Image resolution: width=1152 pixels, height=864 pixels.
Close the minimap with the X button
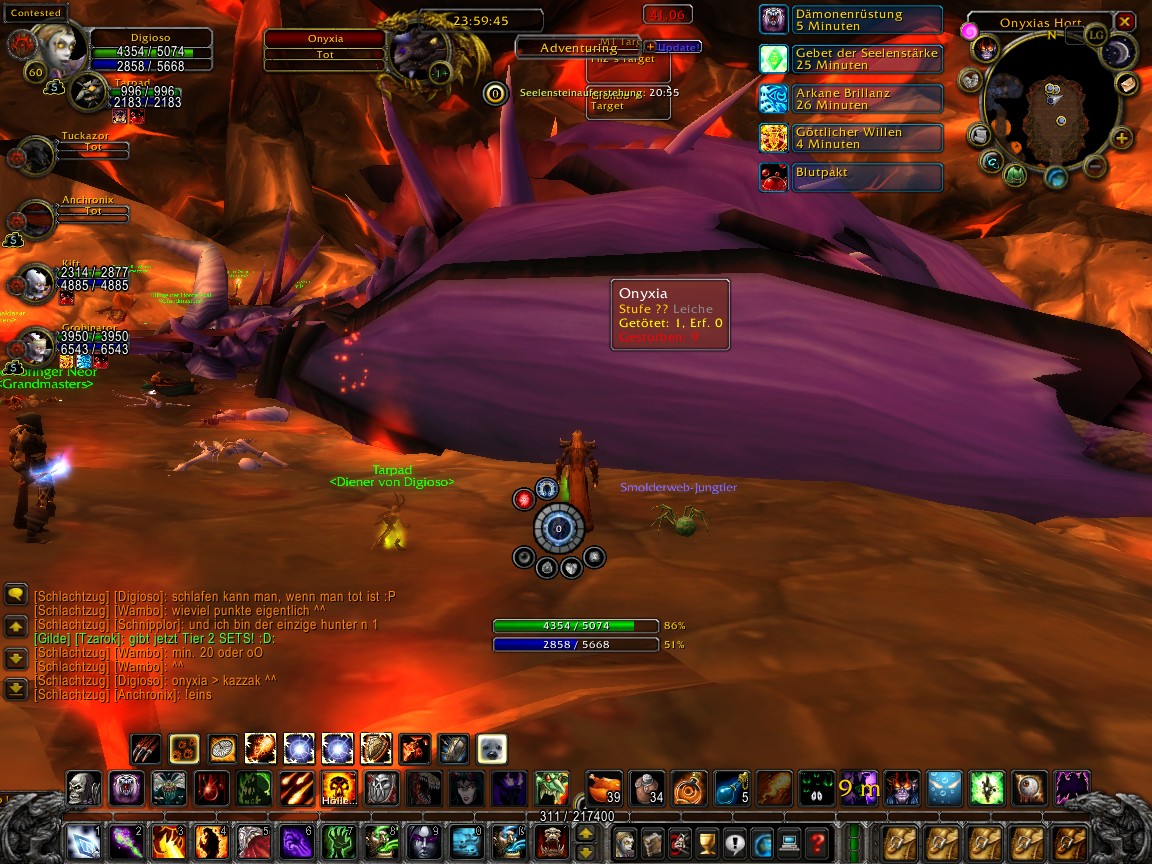[x=1125, y=21]
